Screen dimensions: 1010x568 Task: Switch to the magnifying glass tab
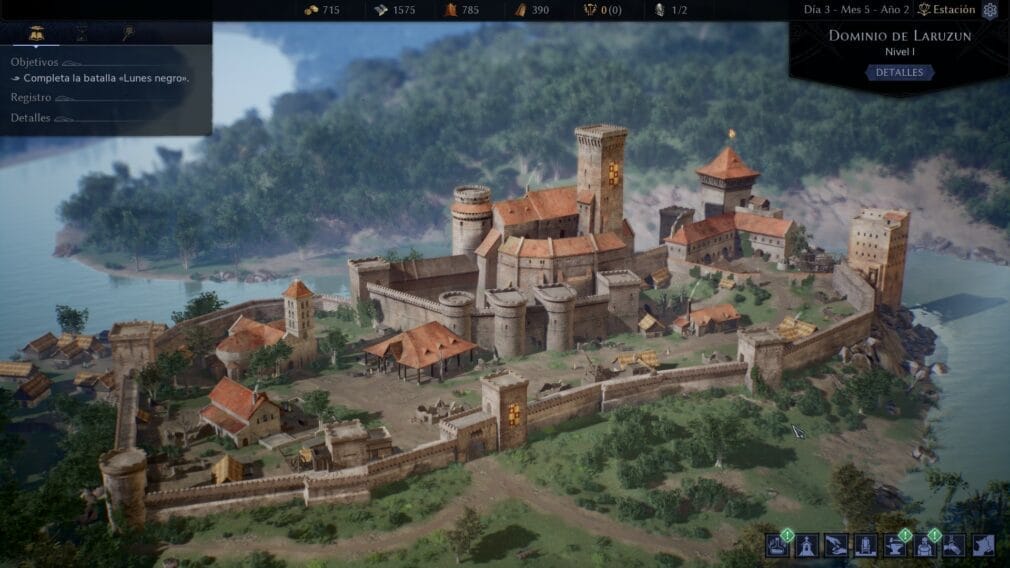pos(129,33)
